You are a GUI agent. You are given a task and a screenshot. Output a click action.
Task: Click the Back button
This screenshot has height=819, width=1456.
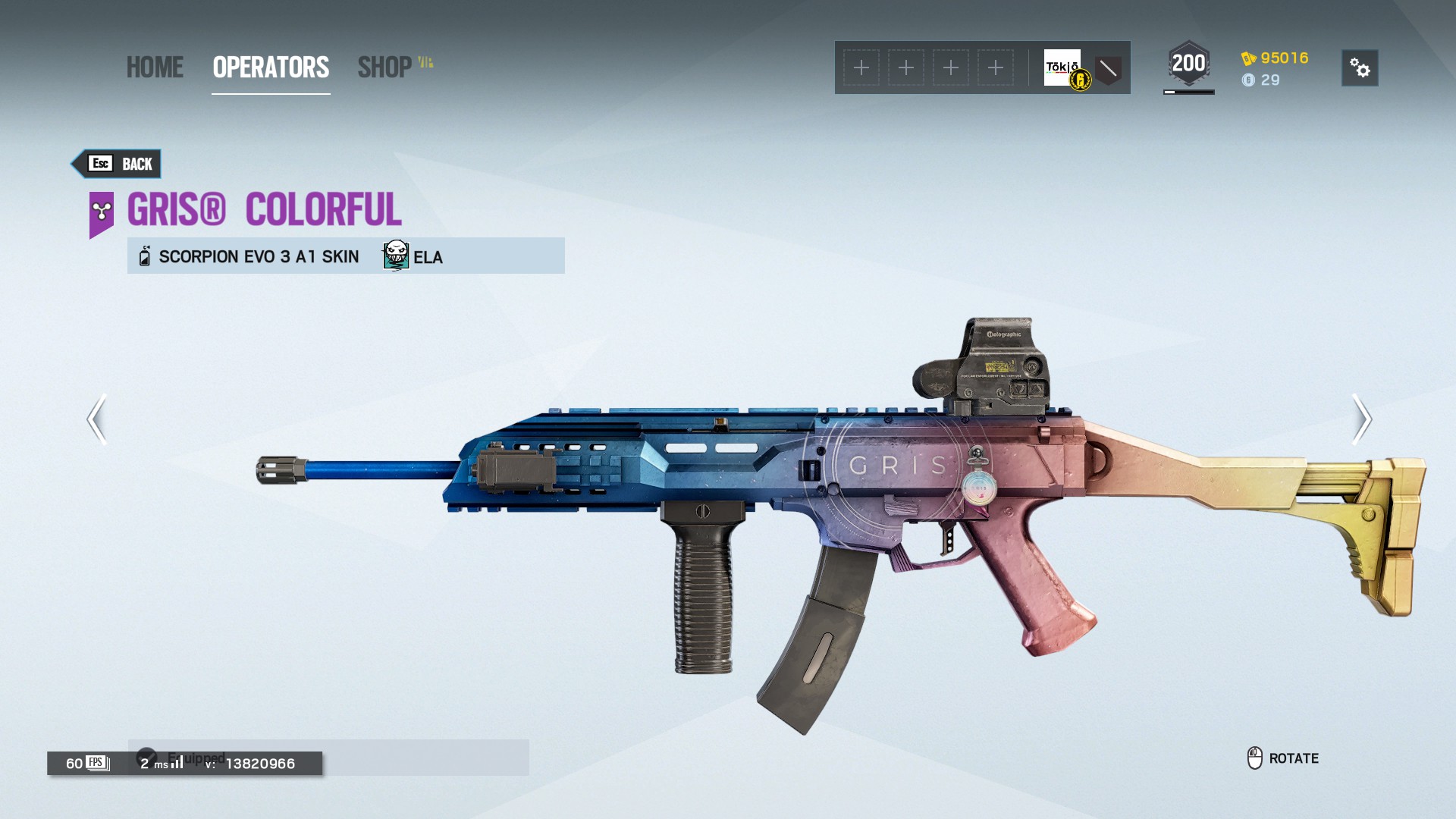[118, 164]
